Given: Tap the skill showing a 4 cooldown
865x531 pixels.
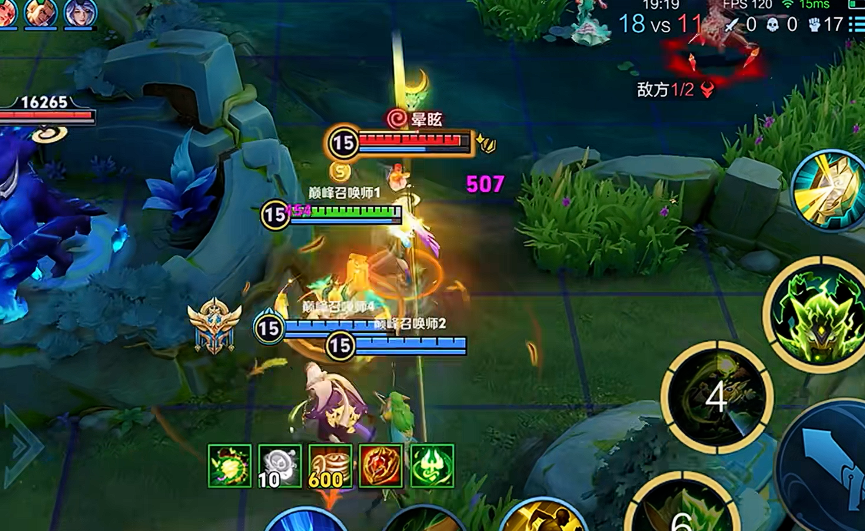Looking at the screenshot, I should click(x=716, y=397).
